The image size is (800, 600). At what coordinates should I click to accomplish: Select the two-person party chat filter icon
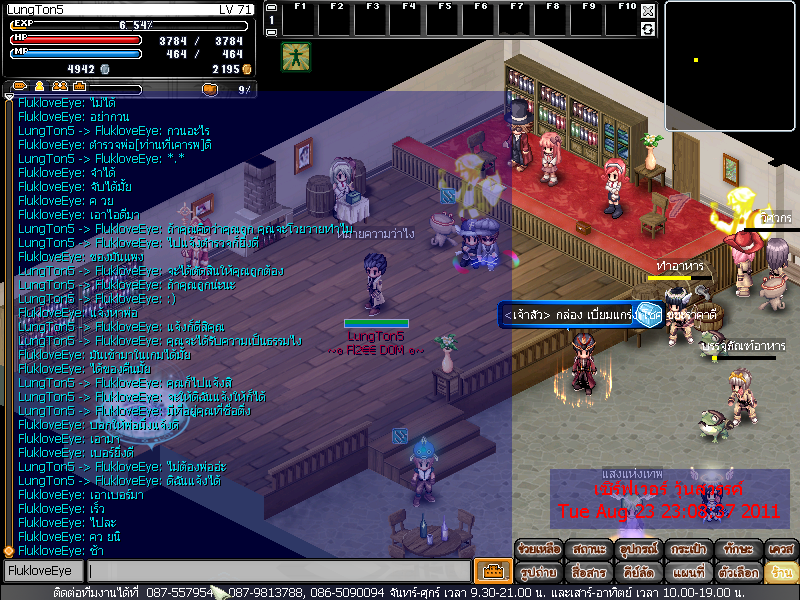coord(58,88)
